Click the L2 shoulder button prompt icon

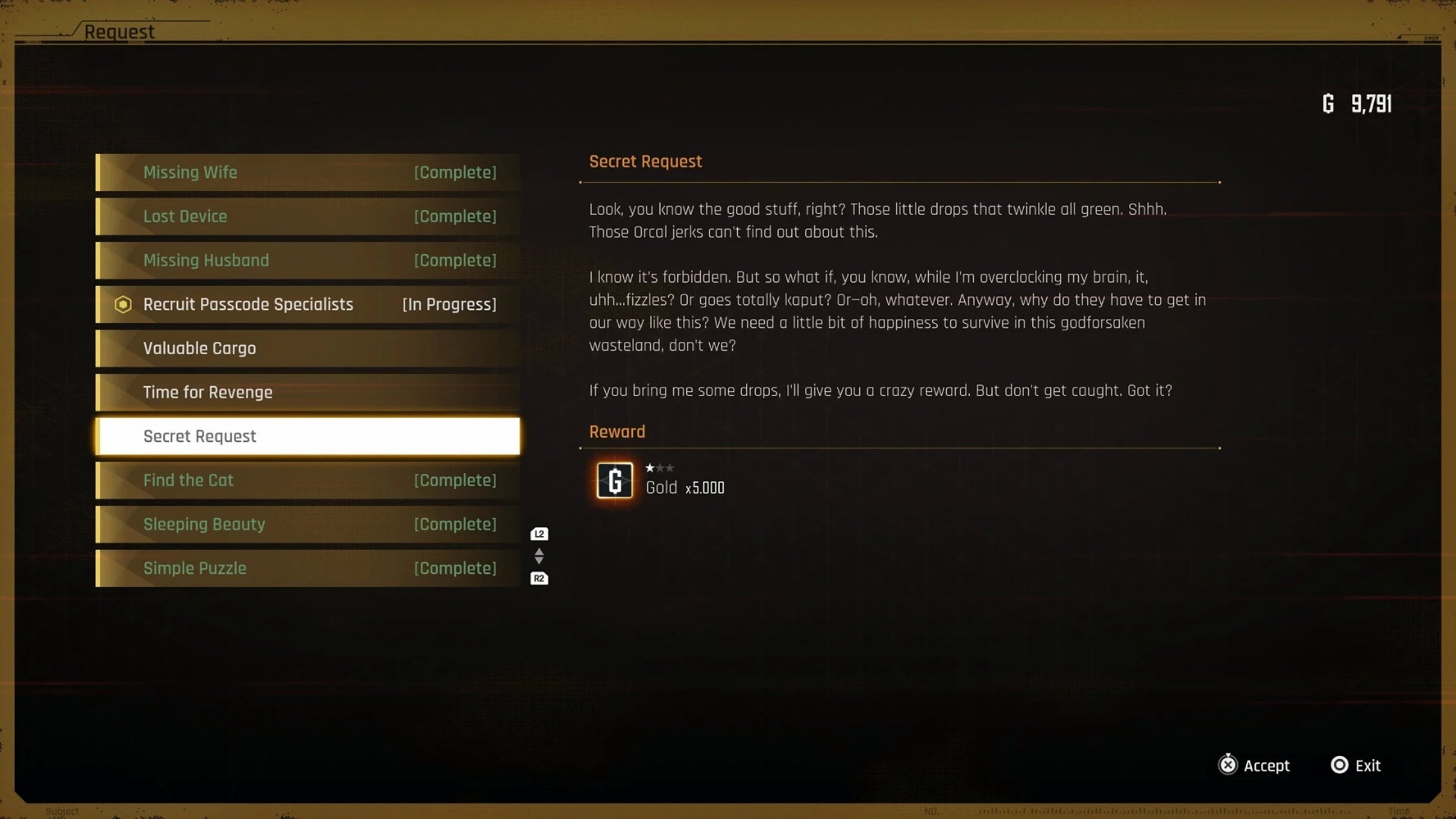pyautogui.click(x=538, y=533)
